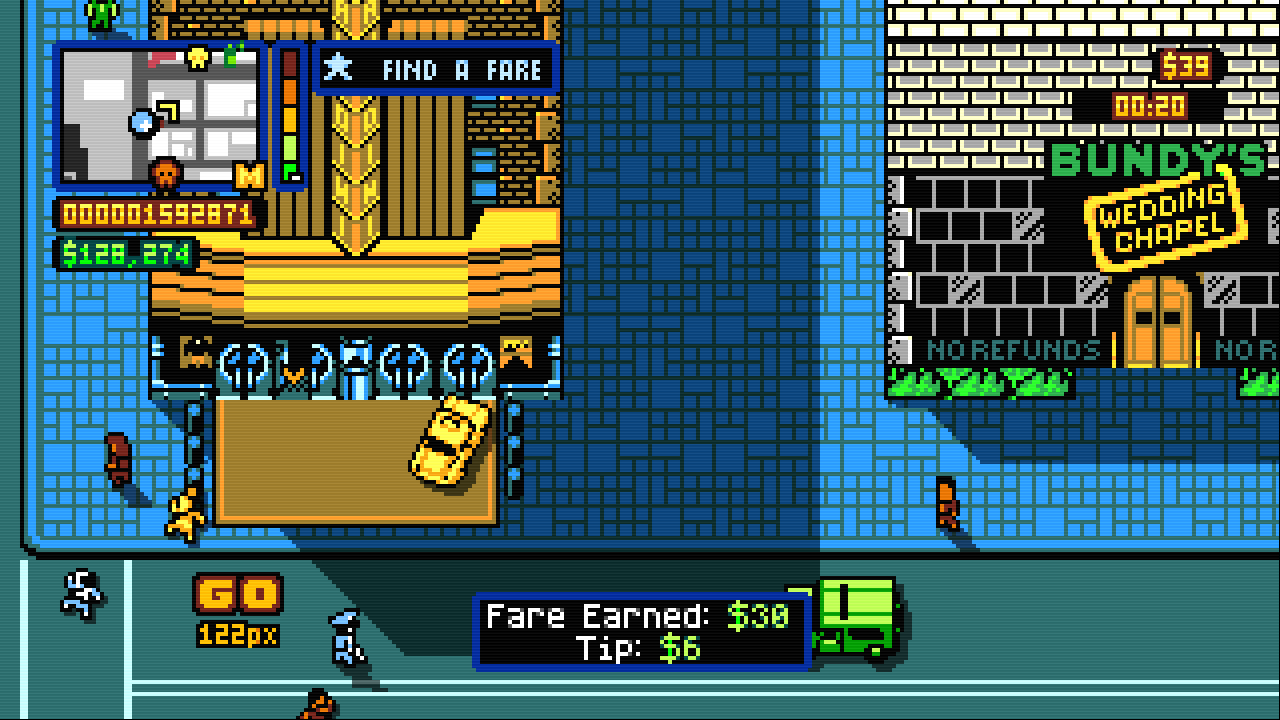The height and width of the screenshot is (720, 1280).
Task: Select the Find a Fare objective tracker
Action: (436, 69)
